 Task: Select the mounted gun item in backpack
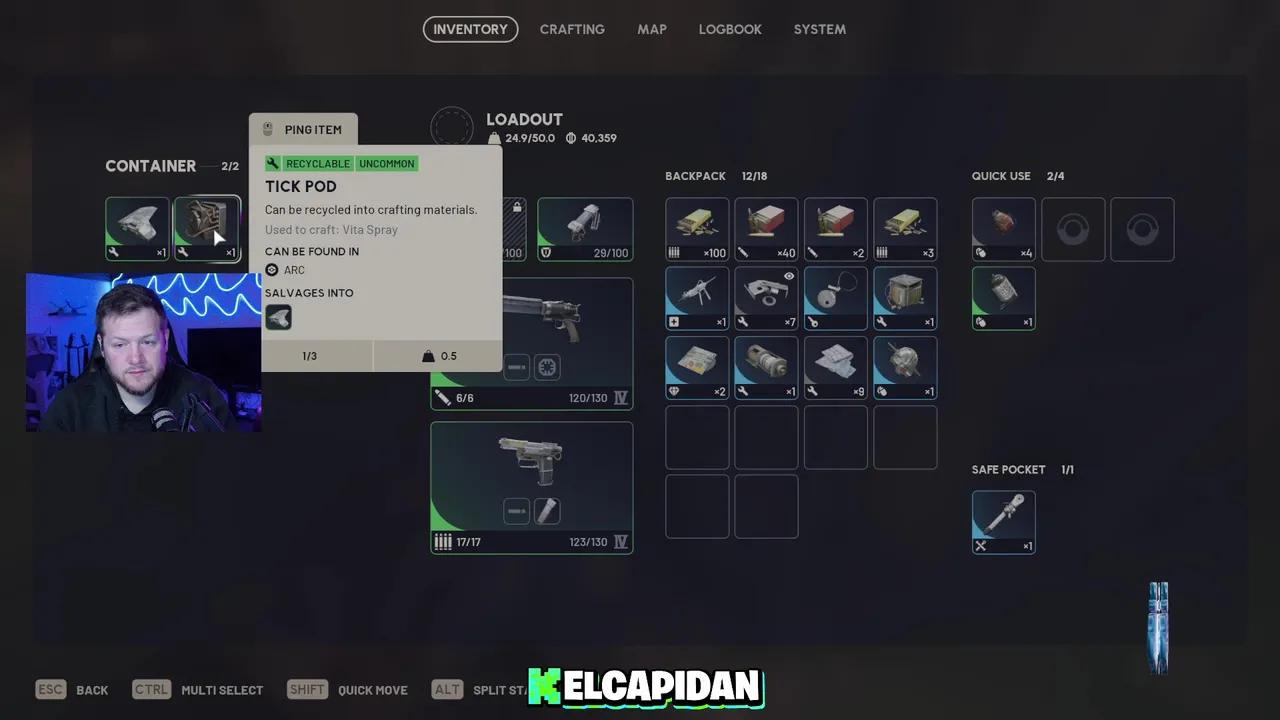[697, 297]
